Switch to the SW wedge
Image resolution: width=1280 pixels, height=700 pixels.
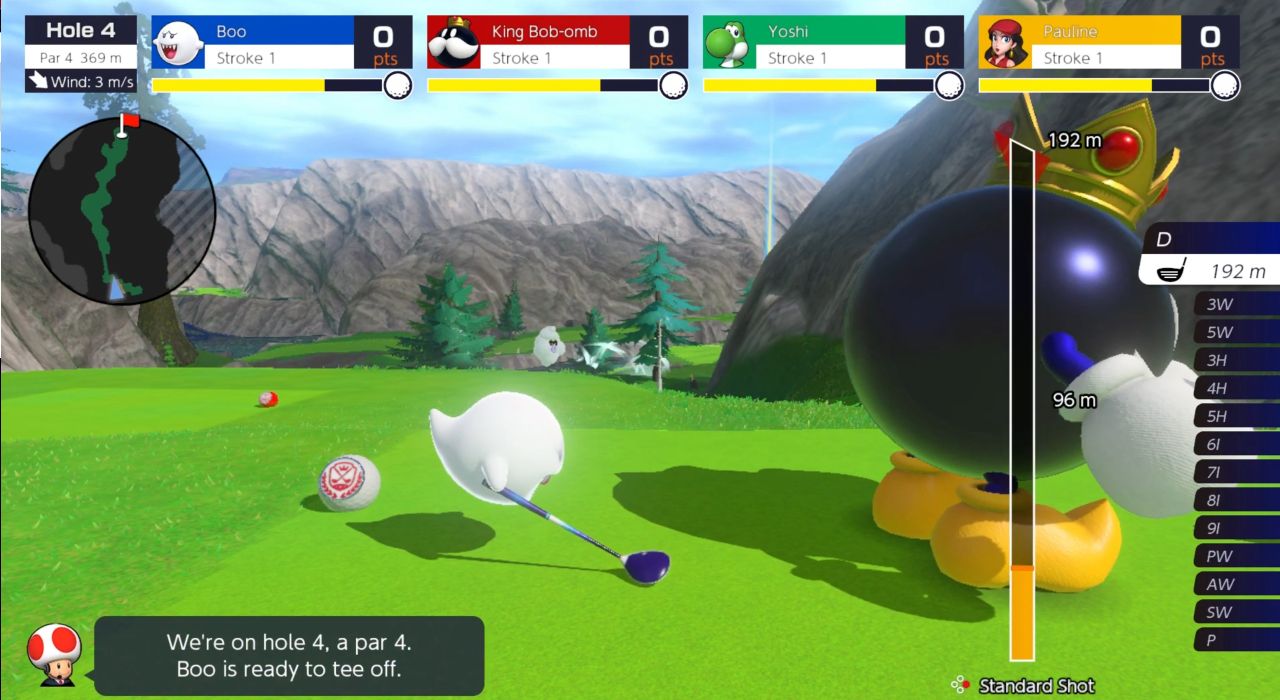[x=1235, y=612]
